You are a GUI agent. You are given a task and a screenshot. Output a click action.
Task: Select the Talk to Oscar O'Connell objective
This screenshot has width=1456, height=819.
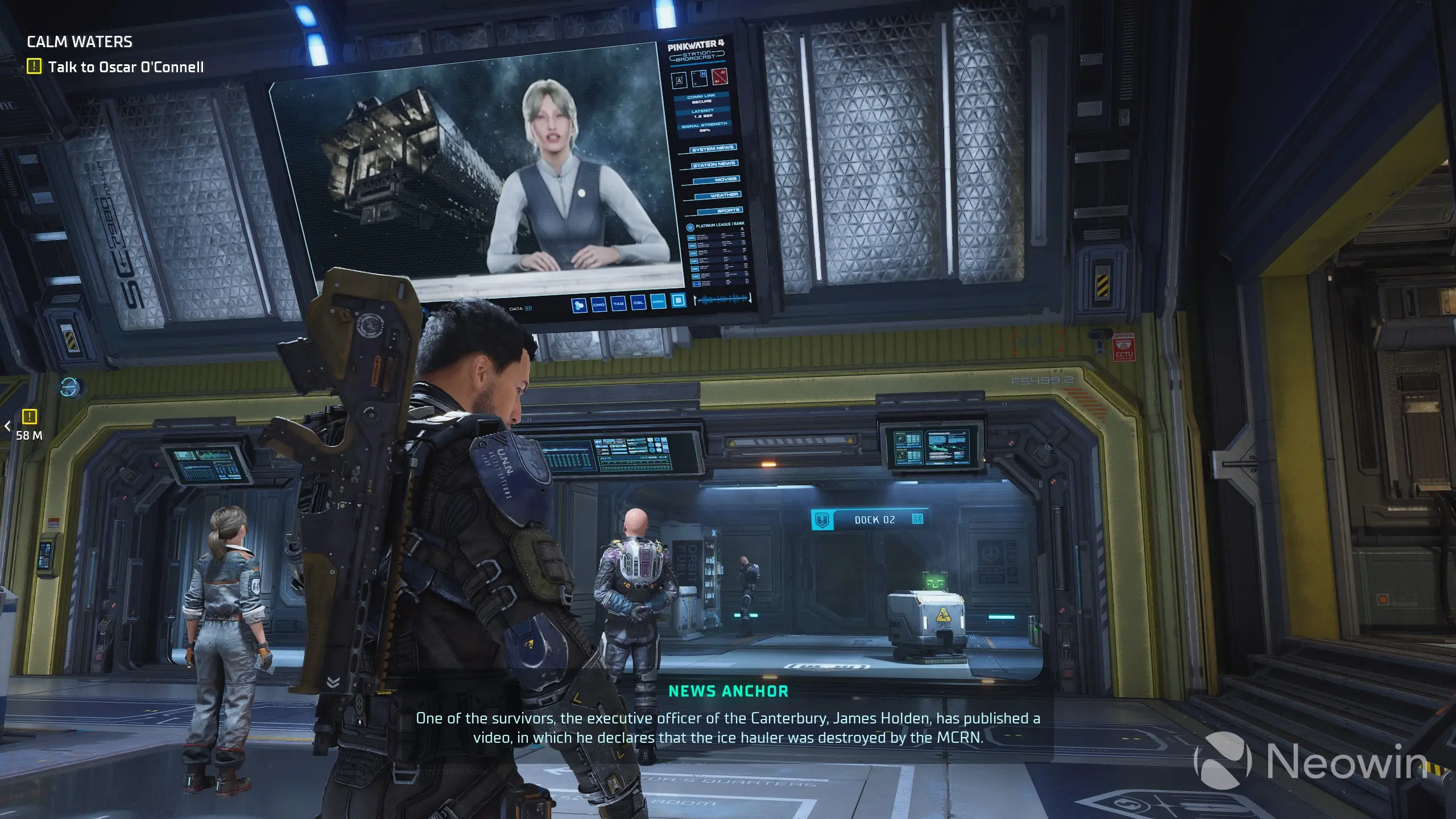(126, 67)
